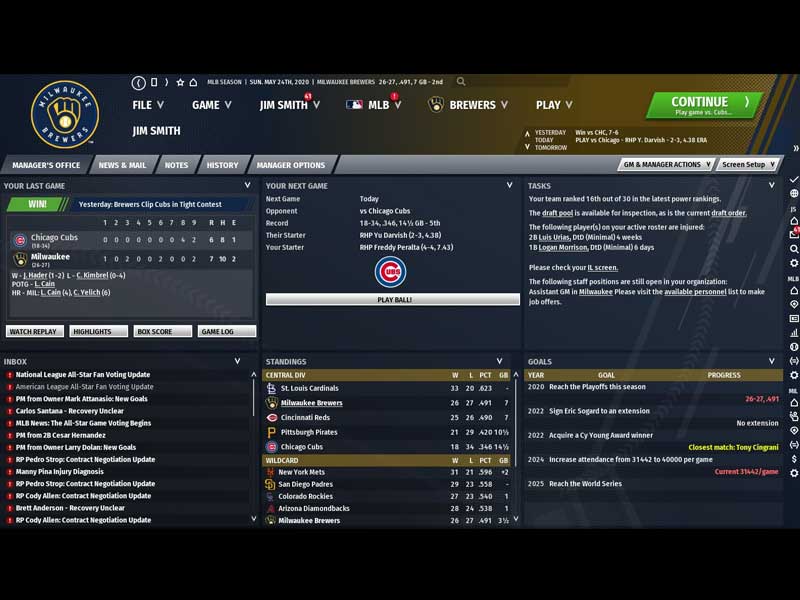800x600 pixels.
Task: Open the PLAY menu
Action: (x=553, y=105)
